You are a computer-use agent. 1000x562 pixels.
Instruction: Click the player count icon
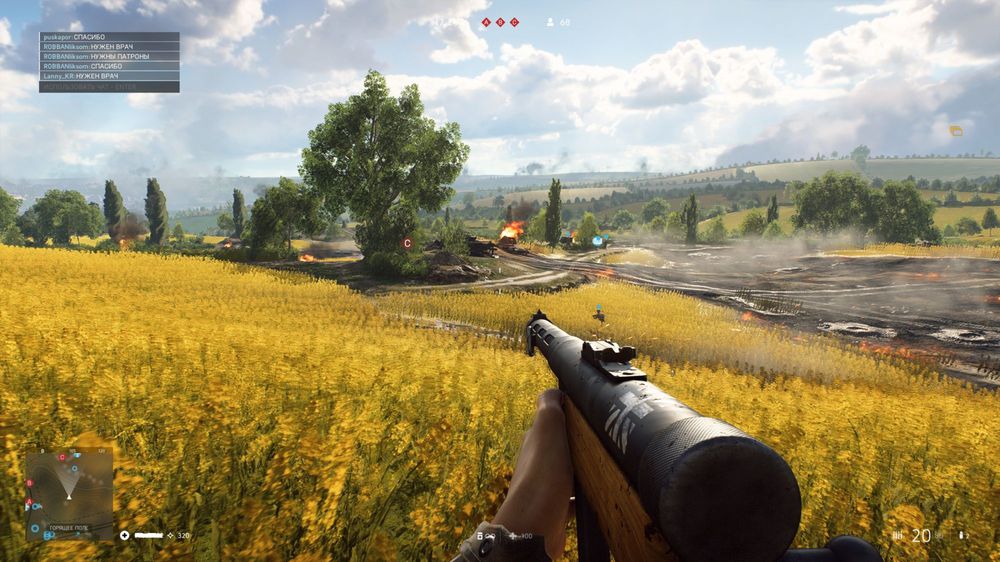click(x=550, y=22)
